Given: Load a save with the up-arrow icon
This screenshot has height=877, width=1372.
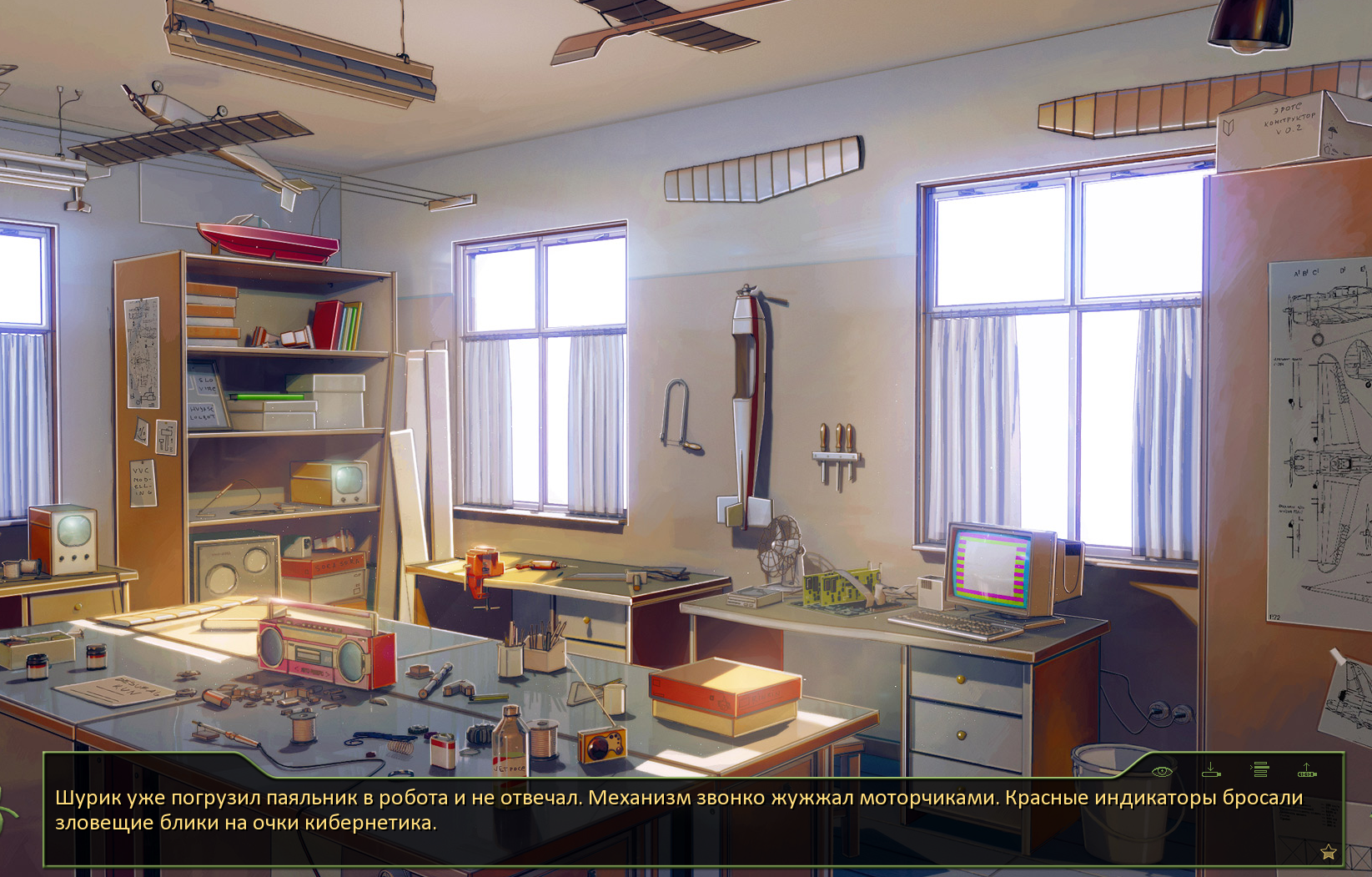Looking at the screenshot, I should pos(1307,770).
